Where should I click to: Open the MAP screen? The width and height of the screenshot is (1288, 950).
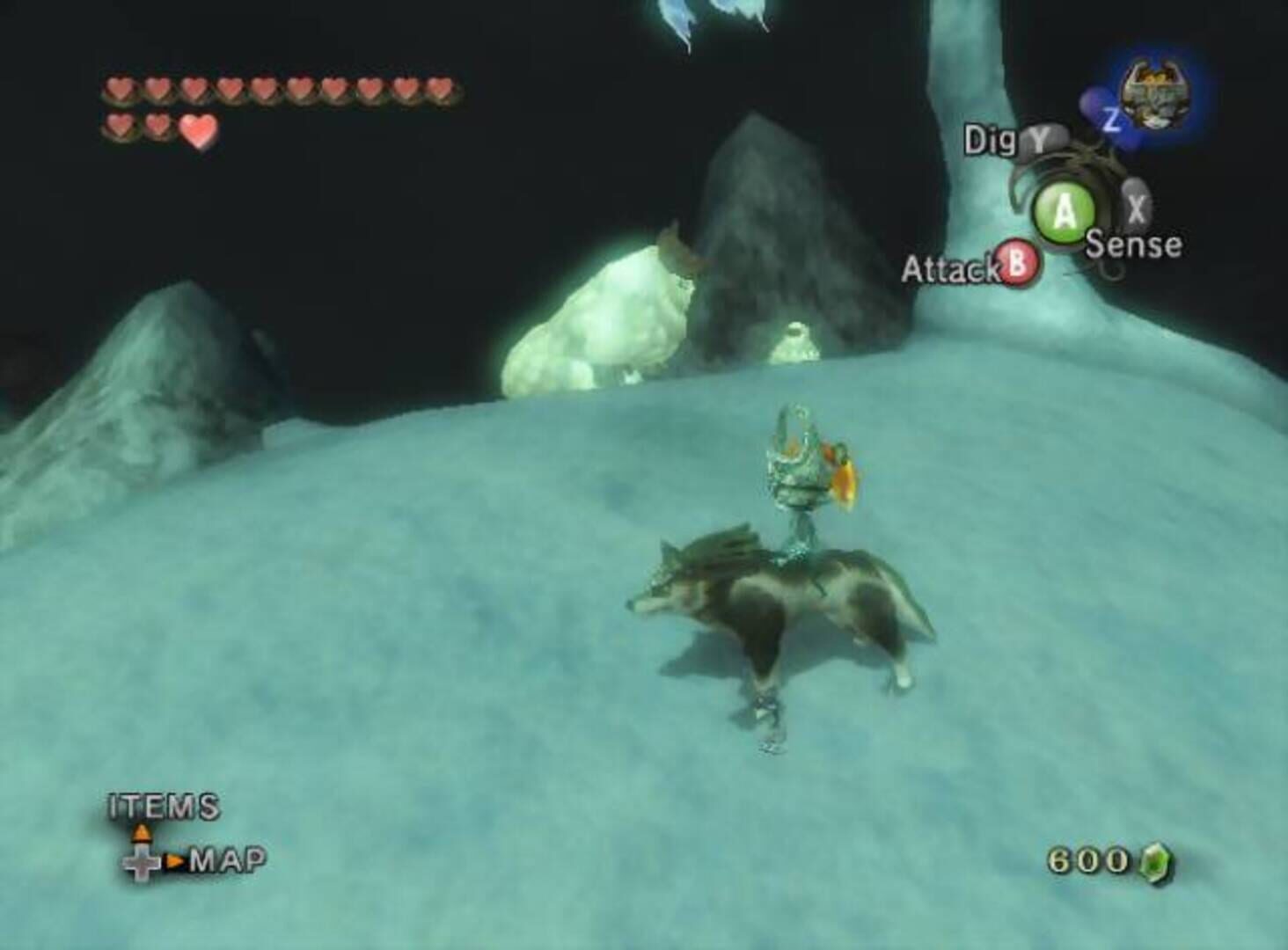[227, 860]
